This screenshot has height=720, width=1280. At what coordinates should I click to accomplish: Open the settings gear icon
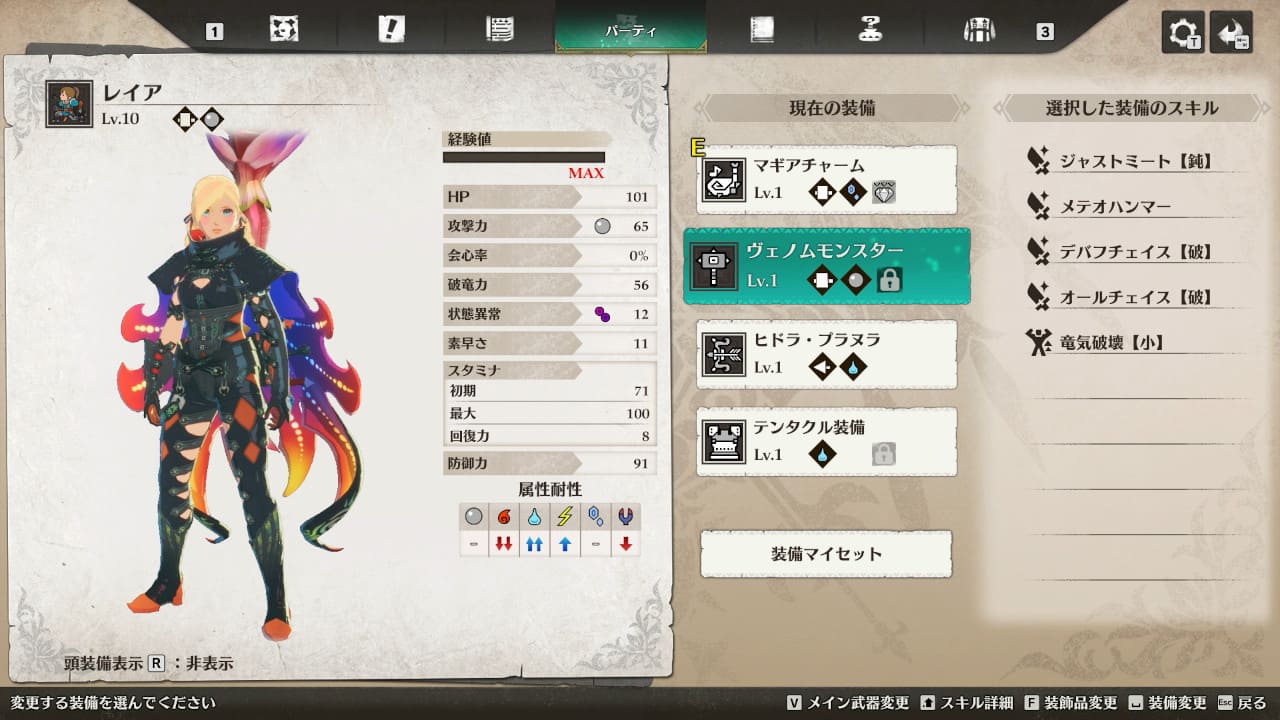(1182, 33)
